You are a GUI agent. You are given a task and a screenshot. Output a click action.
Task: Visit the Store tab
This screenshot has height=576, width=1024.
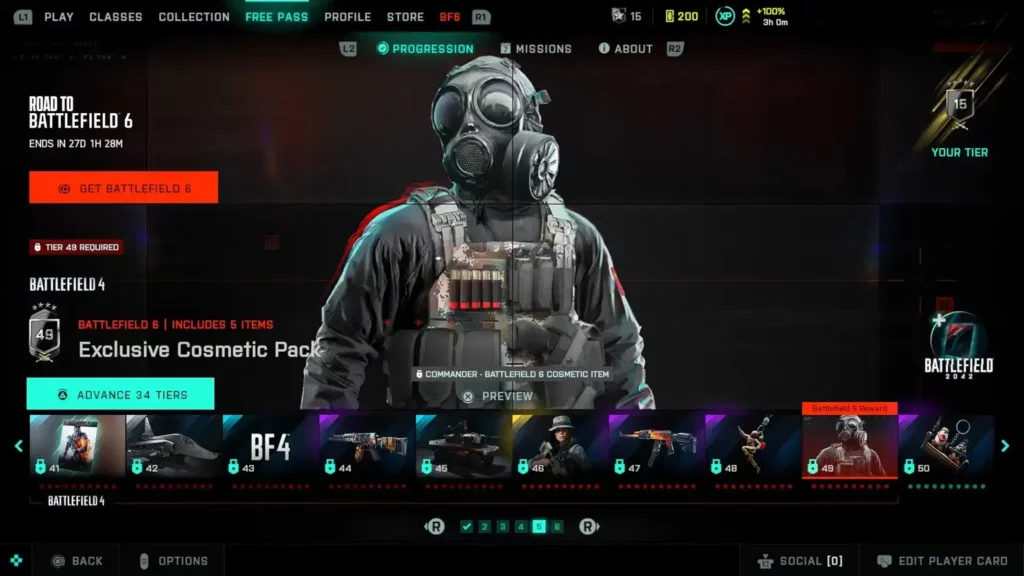(x=405, y=17)
